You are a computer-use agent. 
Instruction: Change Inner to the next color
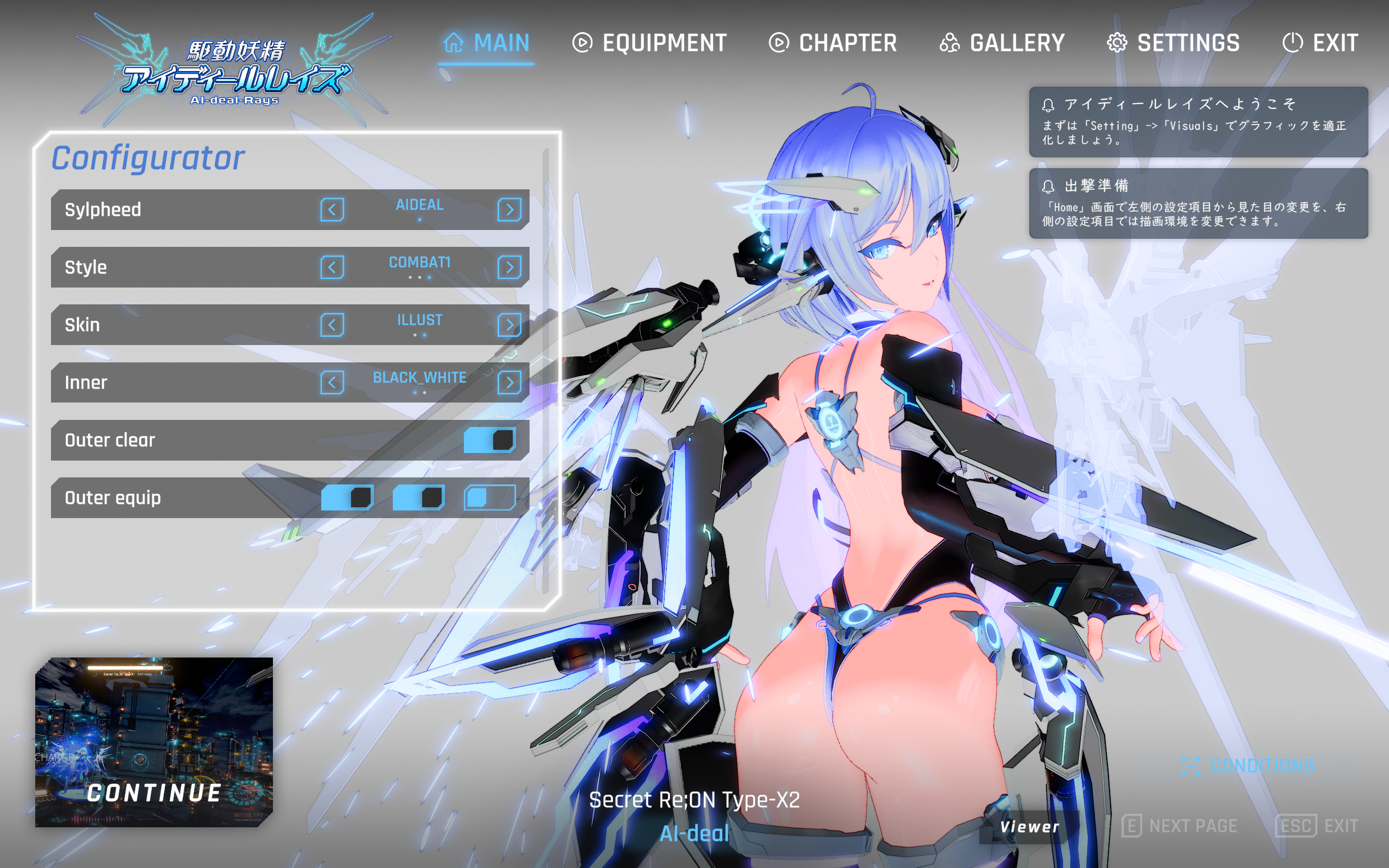[x=509, y=382]
